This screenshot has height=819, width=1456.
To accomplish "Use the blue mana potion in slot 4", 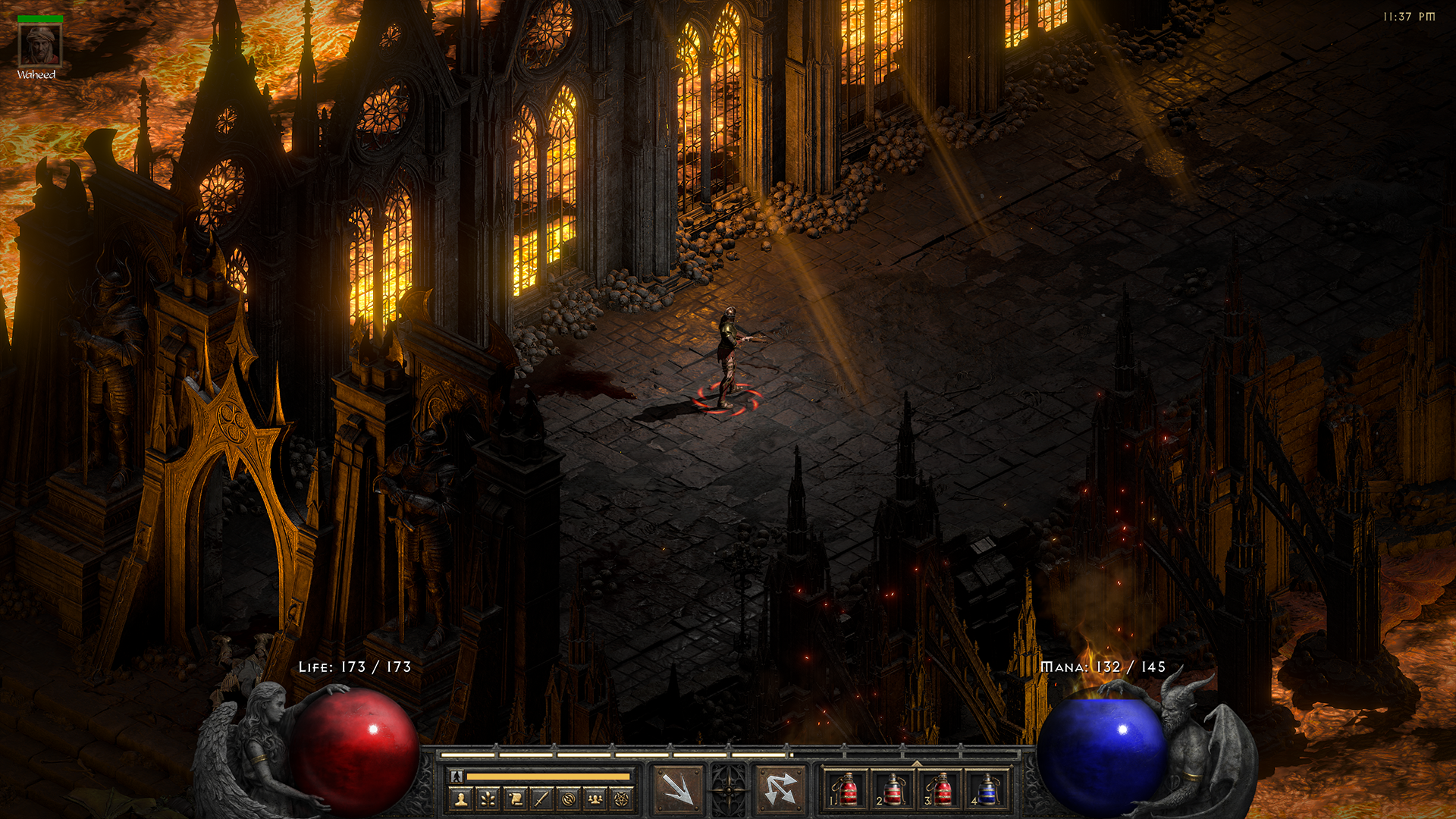I will point(987,790).
